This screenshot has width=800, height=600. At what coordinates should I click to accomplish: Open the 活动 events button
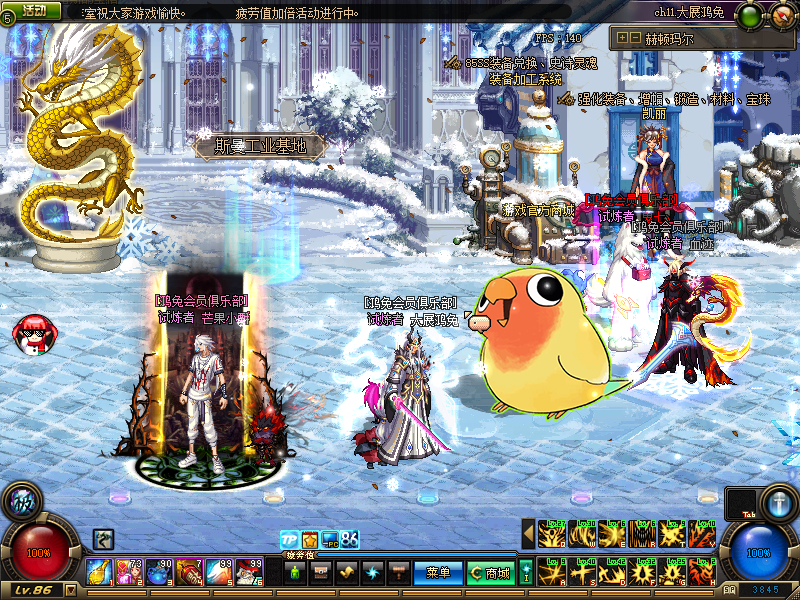point(35,10)
